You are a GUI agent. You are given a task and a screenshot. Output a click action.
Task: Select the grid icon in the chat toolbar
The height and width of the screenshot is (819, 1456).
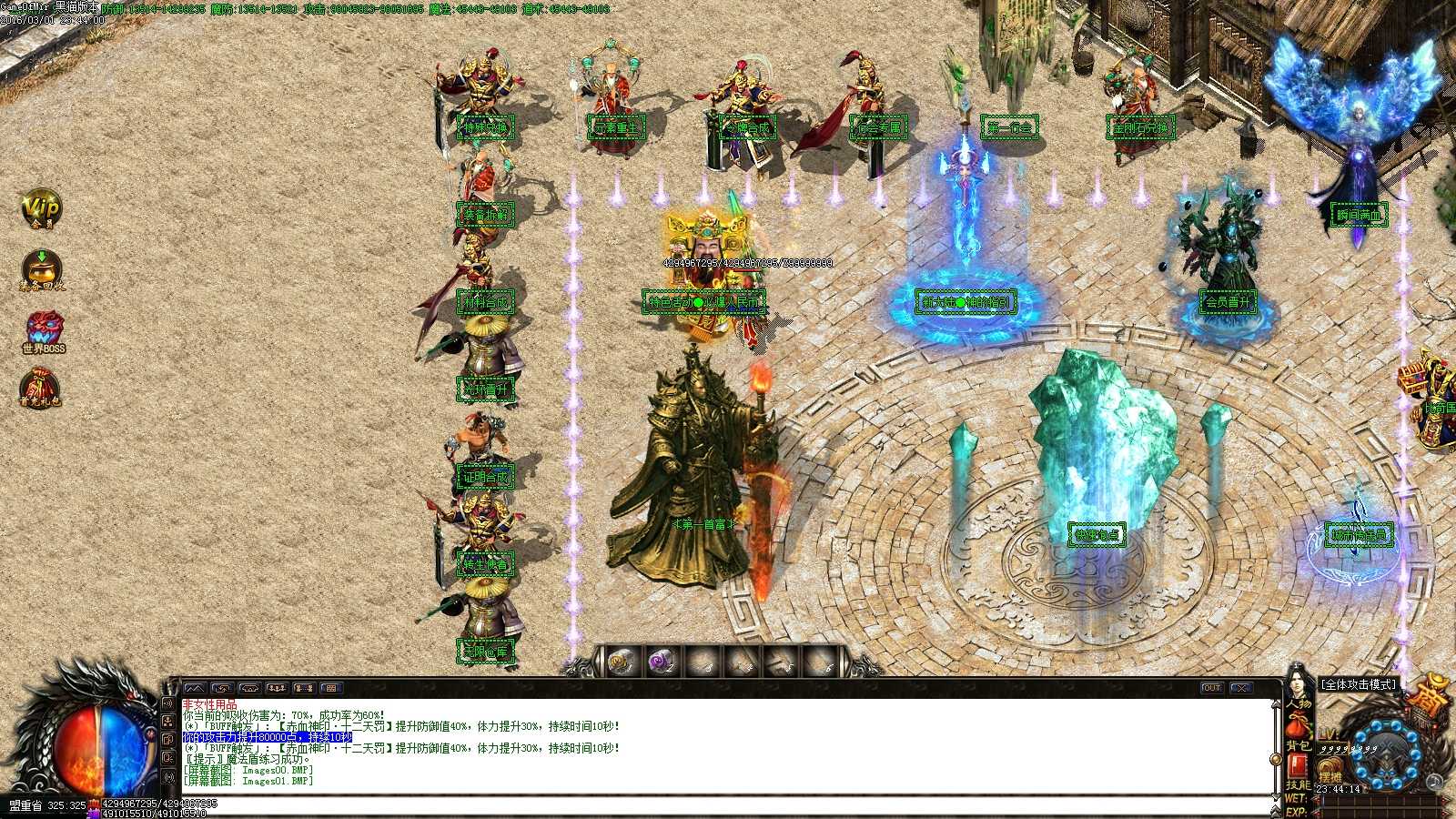tap(332, 688)
